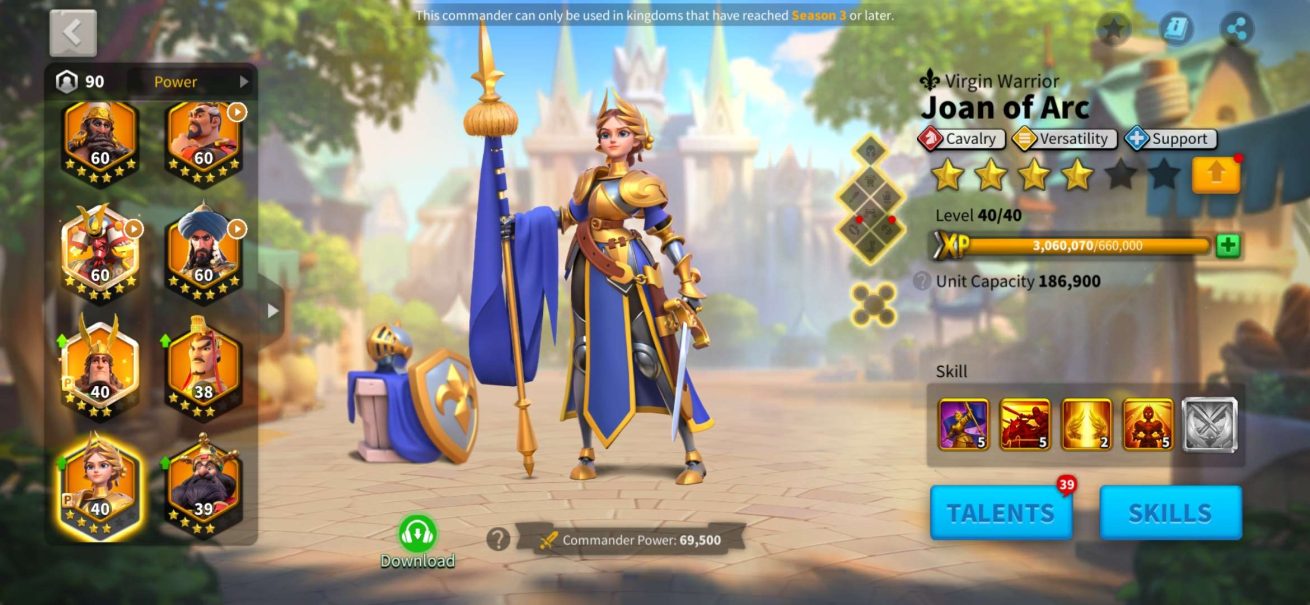The height and width of the screenshot is (605, 1310).
Task: Download the commander voice pack
Action: click(x=417, y=541)
